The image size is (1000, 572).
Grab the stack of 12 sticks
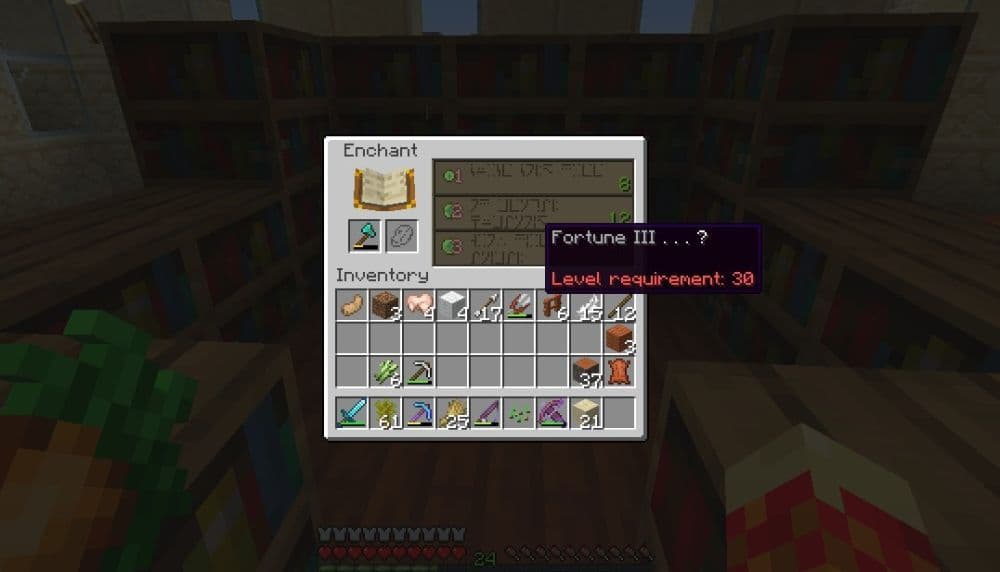tap(620, 305)
